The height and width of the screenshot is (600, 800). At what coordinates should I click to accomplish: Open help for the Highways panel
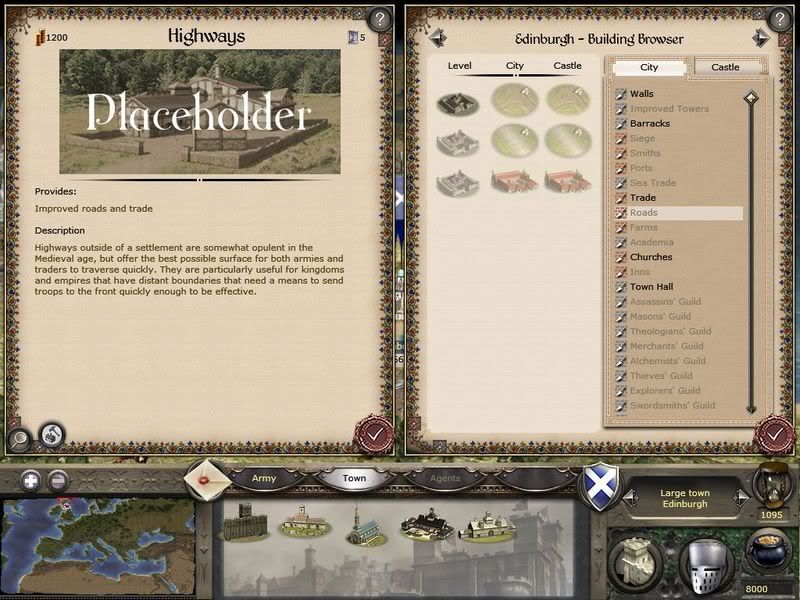coord(379,18)
